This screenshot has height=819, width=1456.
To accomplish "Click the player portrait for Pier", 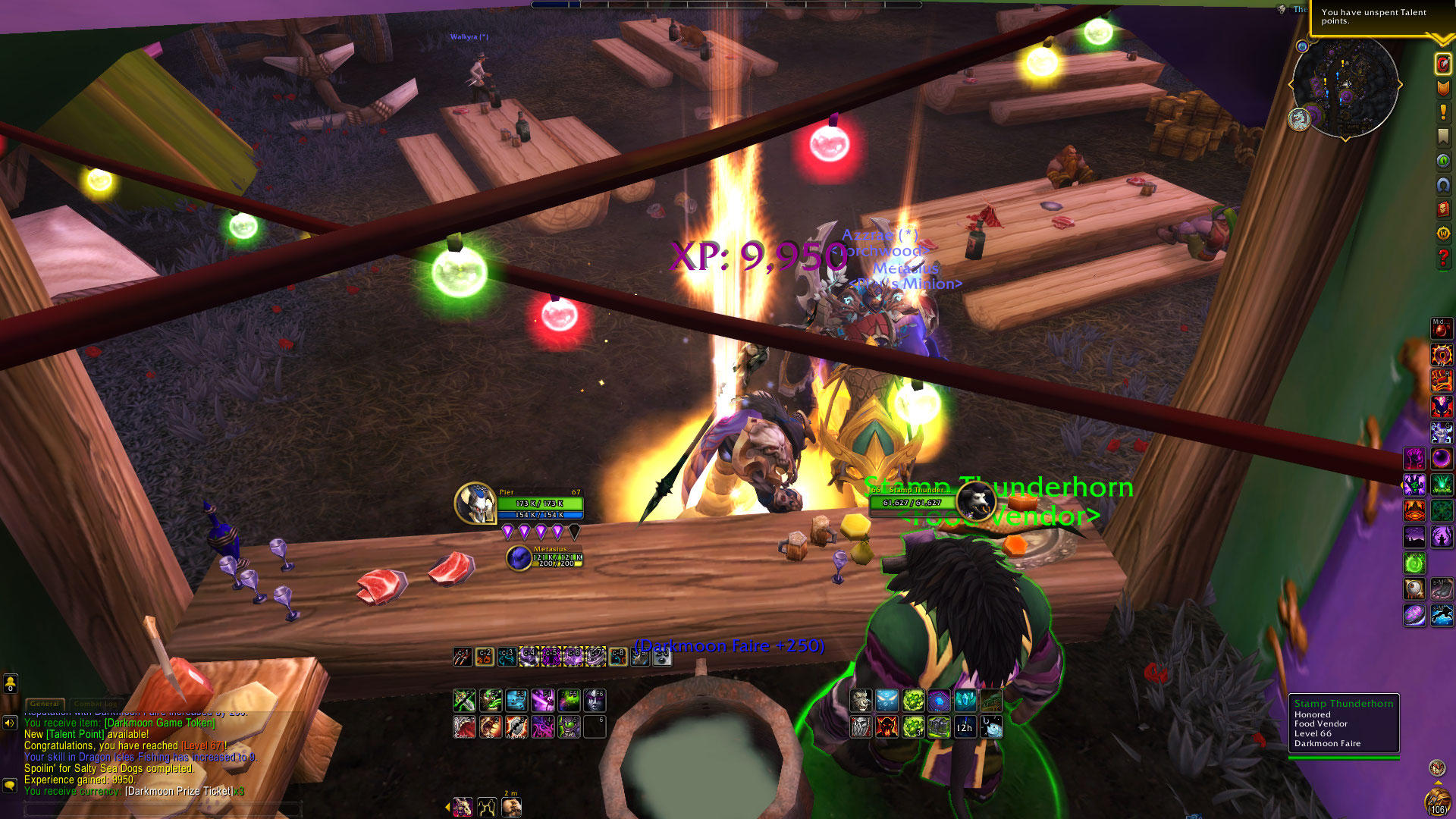I will (x=475, y=504).
